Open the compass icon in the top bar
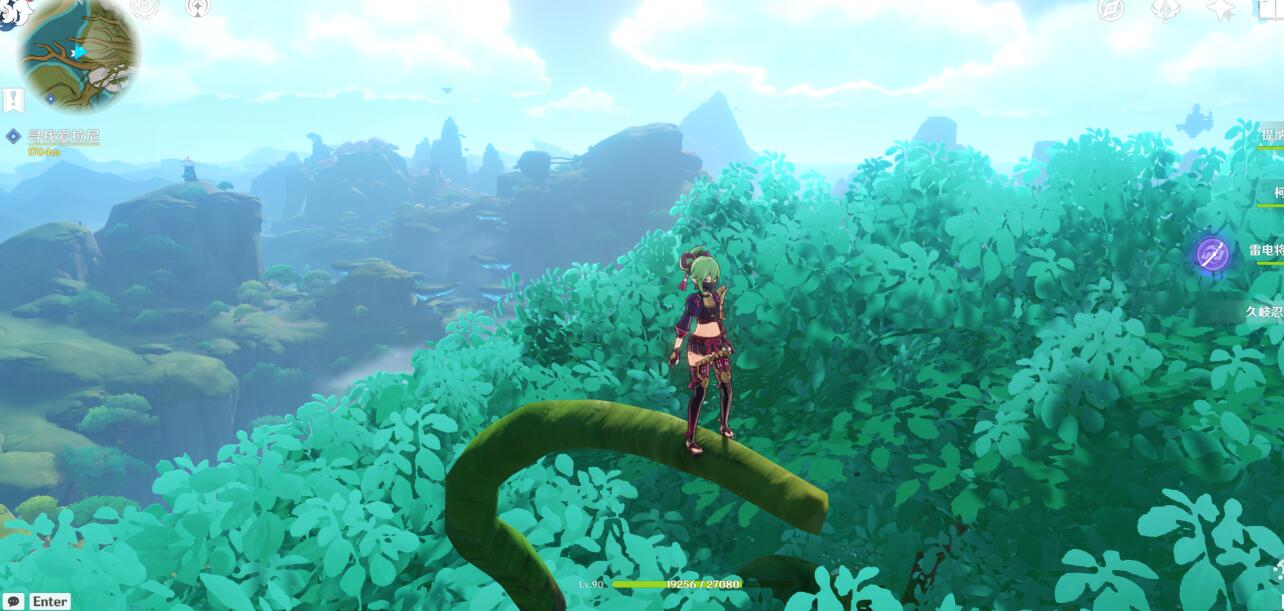 pos(1111,10)
